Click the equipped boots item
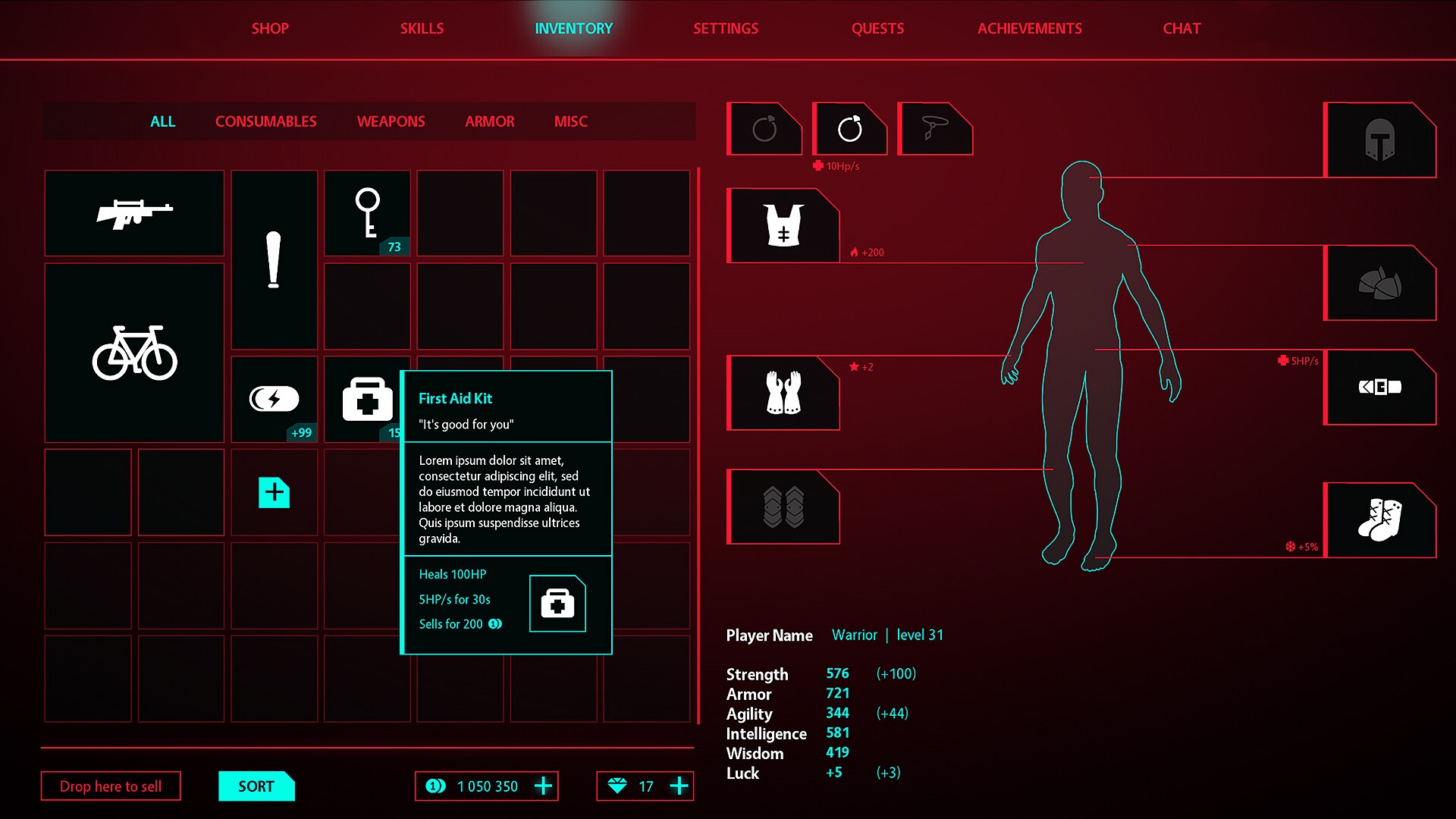The height and width of the screenshot is (819, 1456). [1380, 519]
